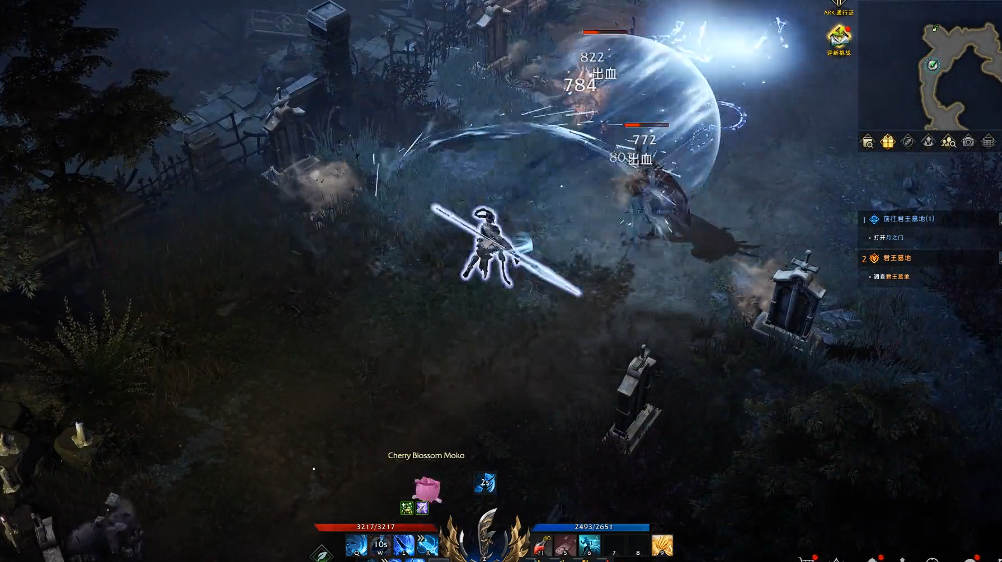Screen dimensions: 1002x562
Task: Select the Cherry Blossom Moko pet
Action: tap(427, 487)
